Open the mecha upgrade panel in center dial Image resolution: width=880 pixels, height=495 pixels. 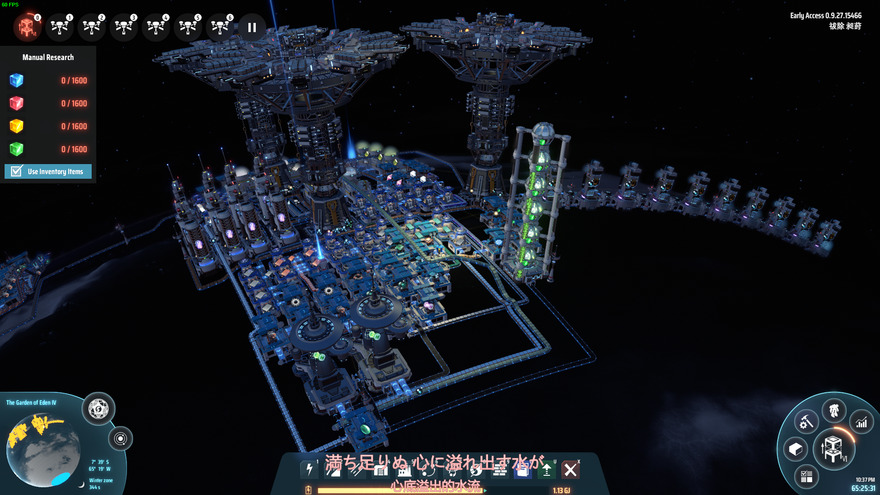pos(832,447)
